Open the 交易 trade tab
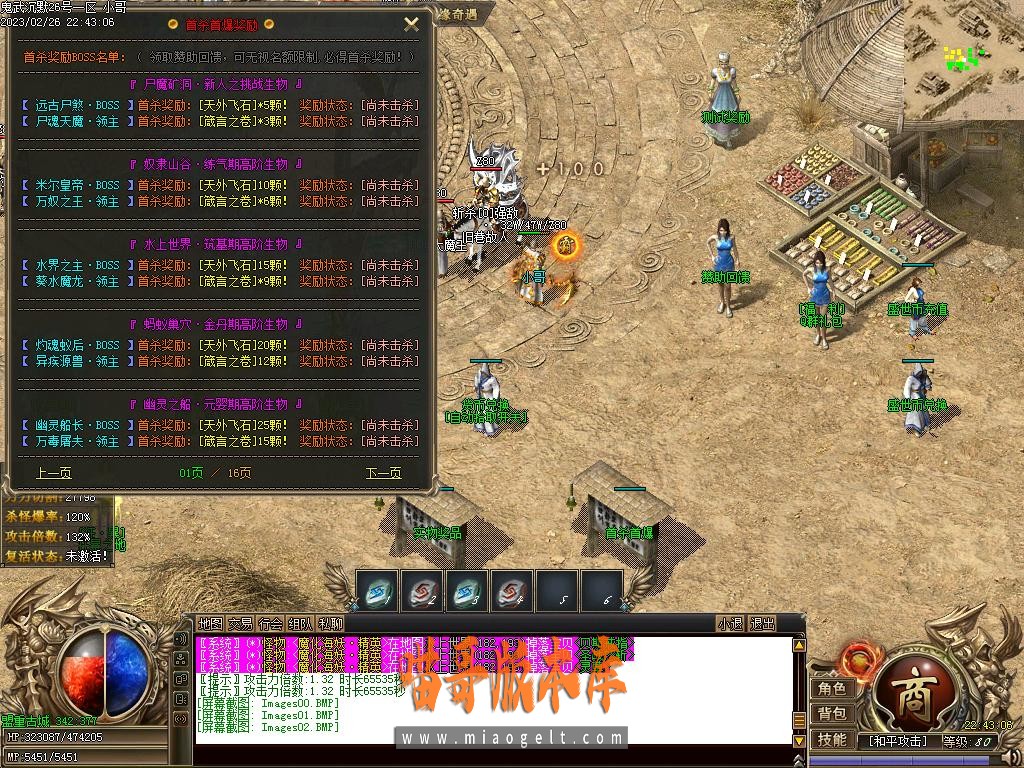 pyautogui.click(x=240, y=624)
